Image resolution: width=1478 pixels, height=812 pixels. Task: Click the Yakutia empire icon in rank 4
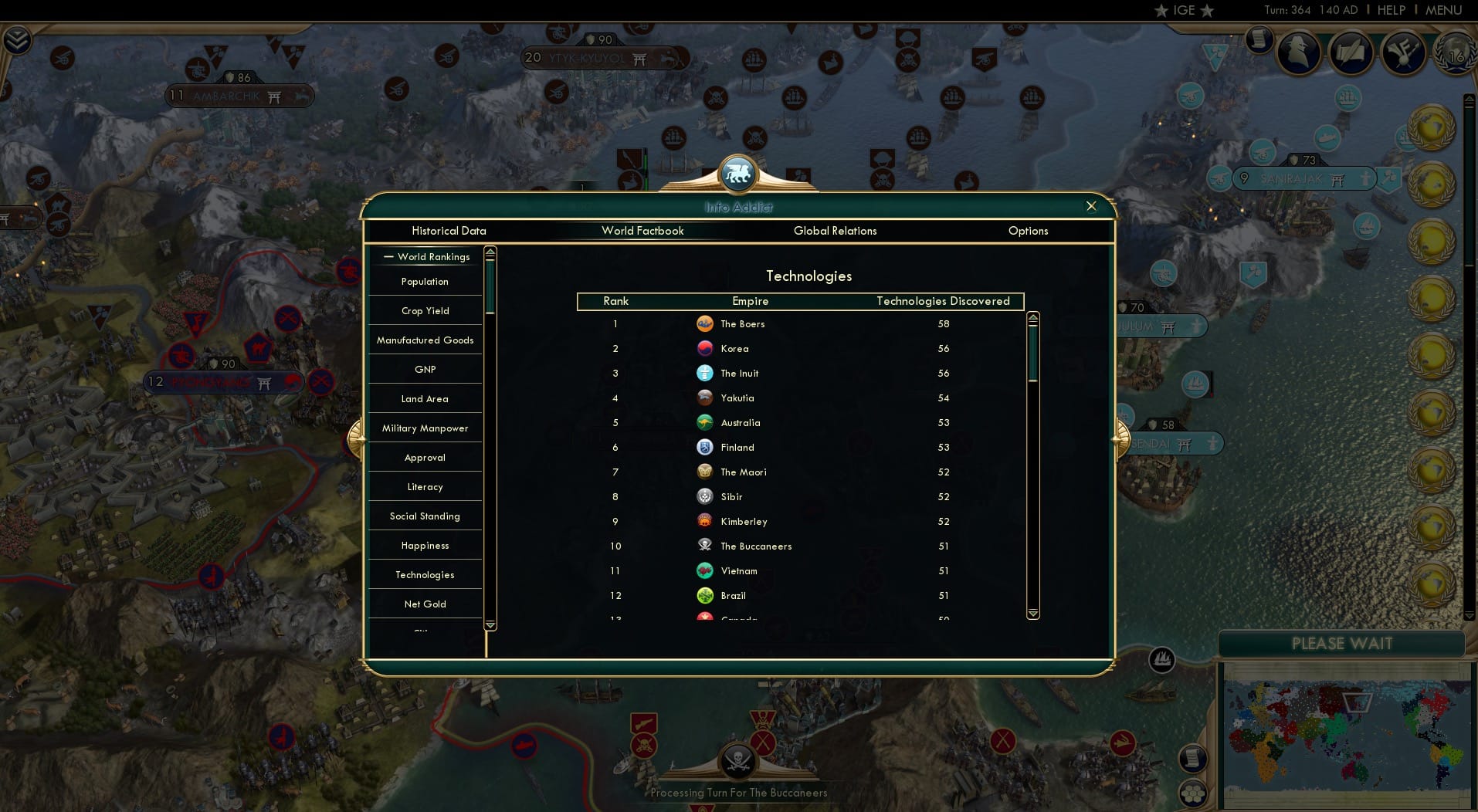click(x=705, y=398)
